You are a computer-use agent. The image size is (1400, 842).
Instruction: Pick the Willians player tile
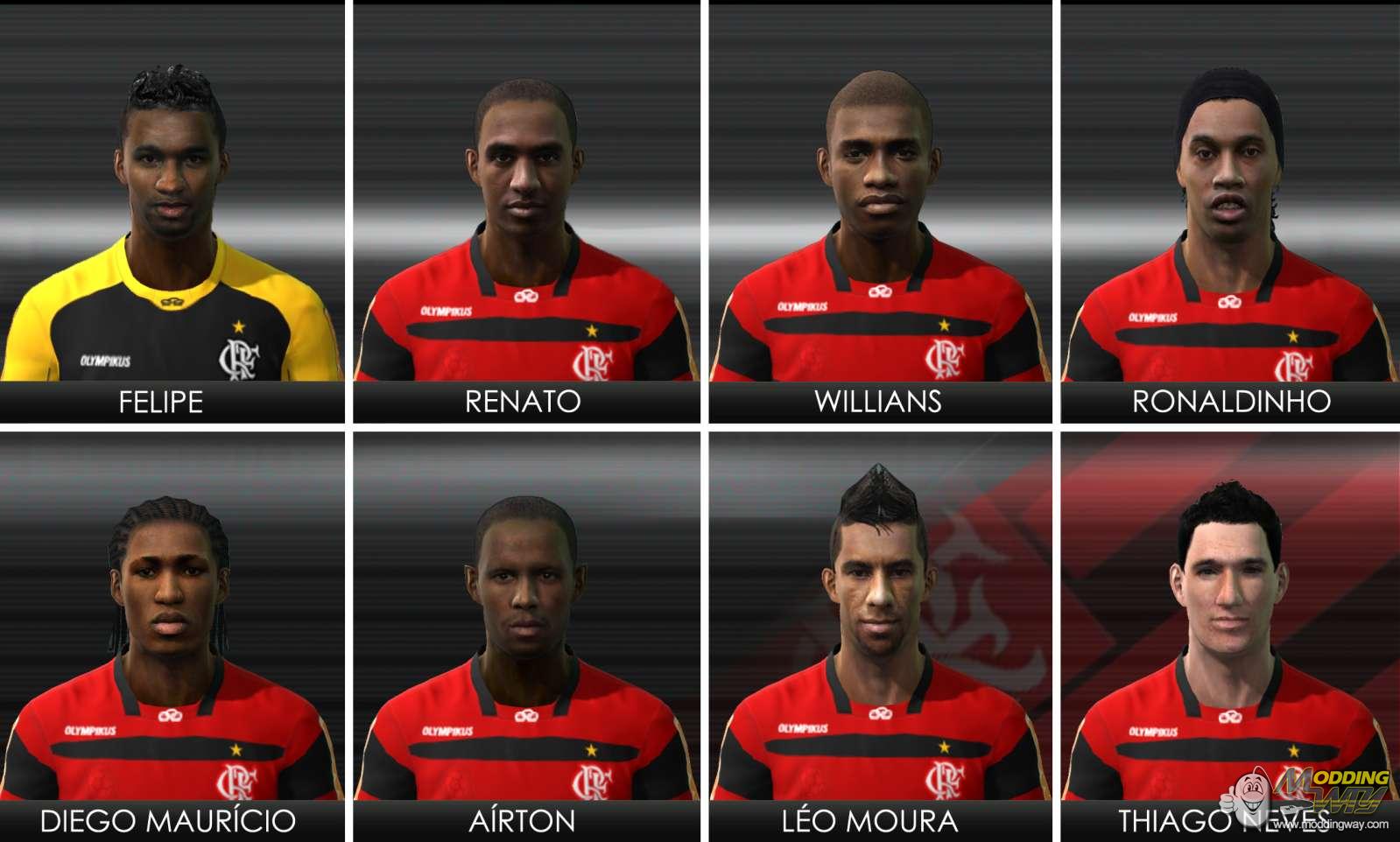(880, 210)
